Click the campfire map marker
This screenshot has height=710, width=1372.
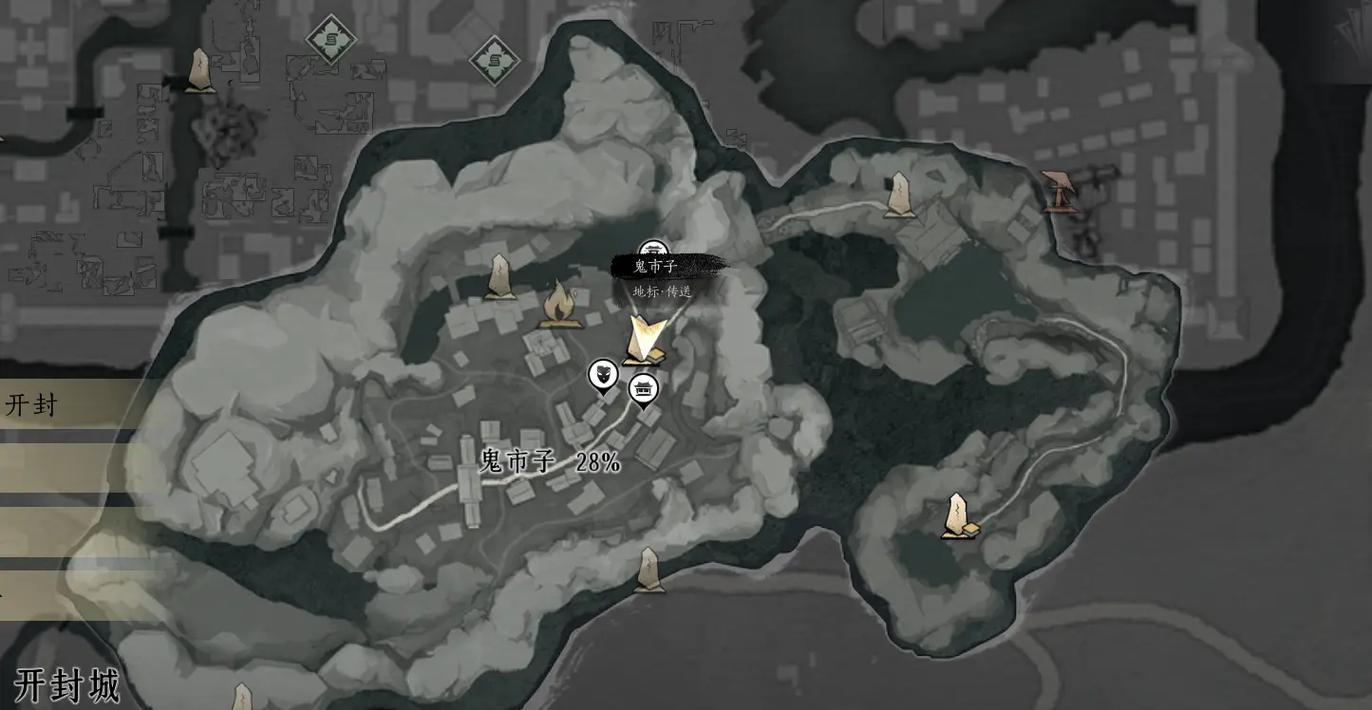coord(558,305)
